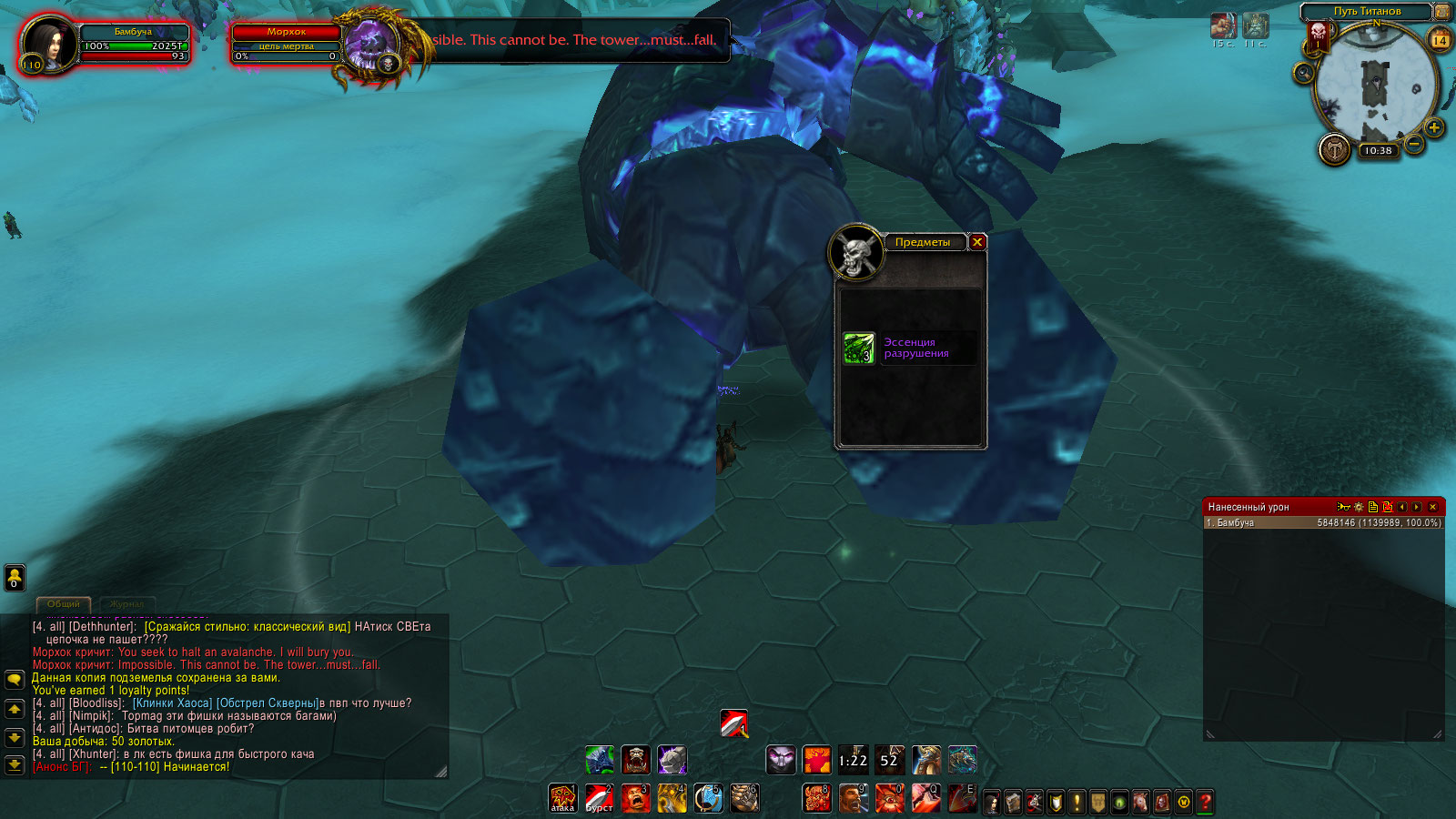Select Бамбуча player portrait
Screen dimensions: 1456x819
pos(49,43)
